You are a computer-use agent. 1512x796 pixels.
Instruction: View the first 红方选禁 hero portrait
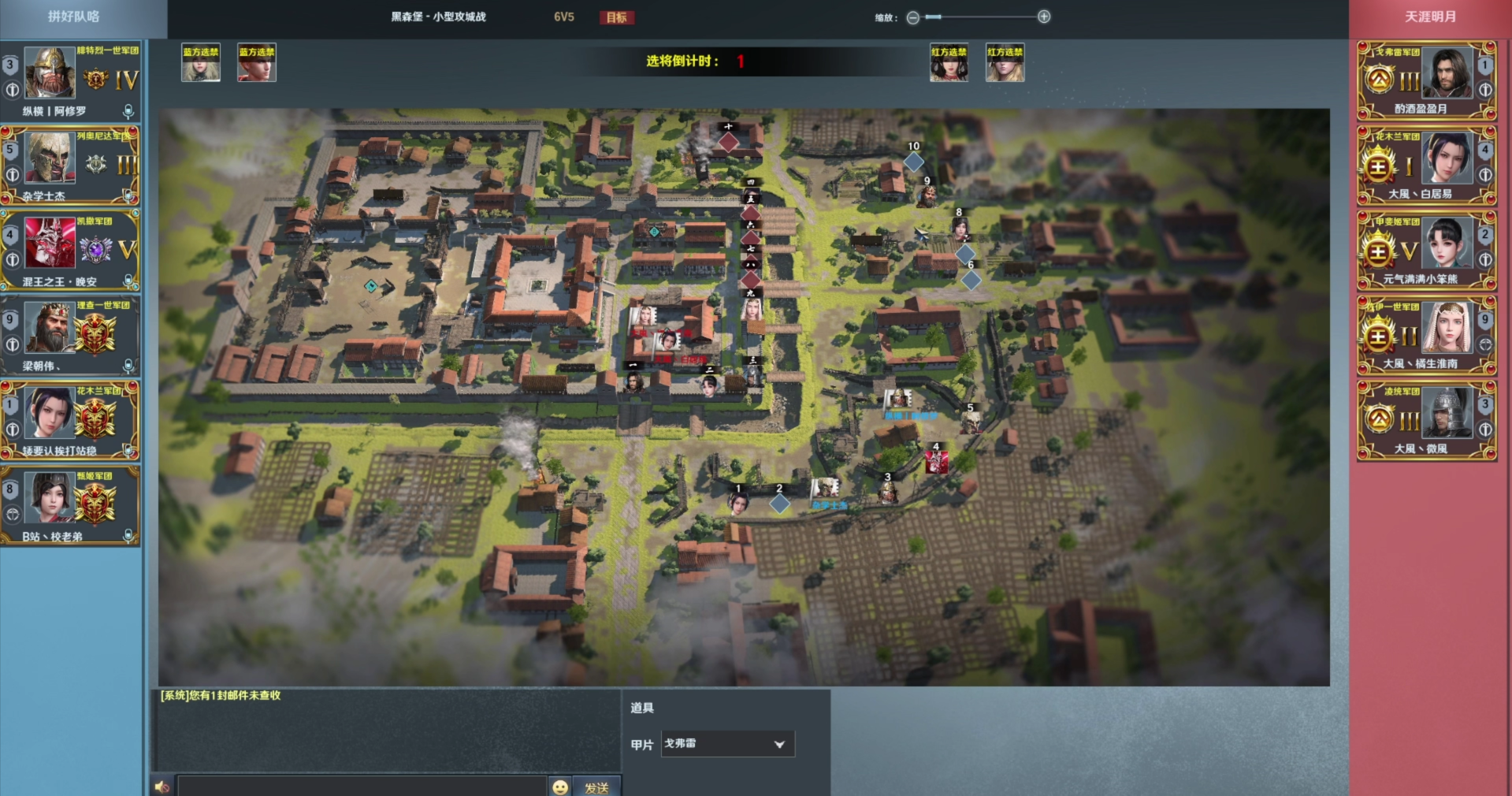click(x=949, y=63)
